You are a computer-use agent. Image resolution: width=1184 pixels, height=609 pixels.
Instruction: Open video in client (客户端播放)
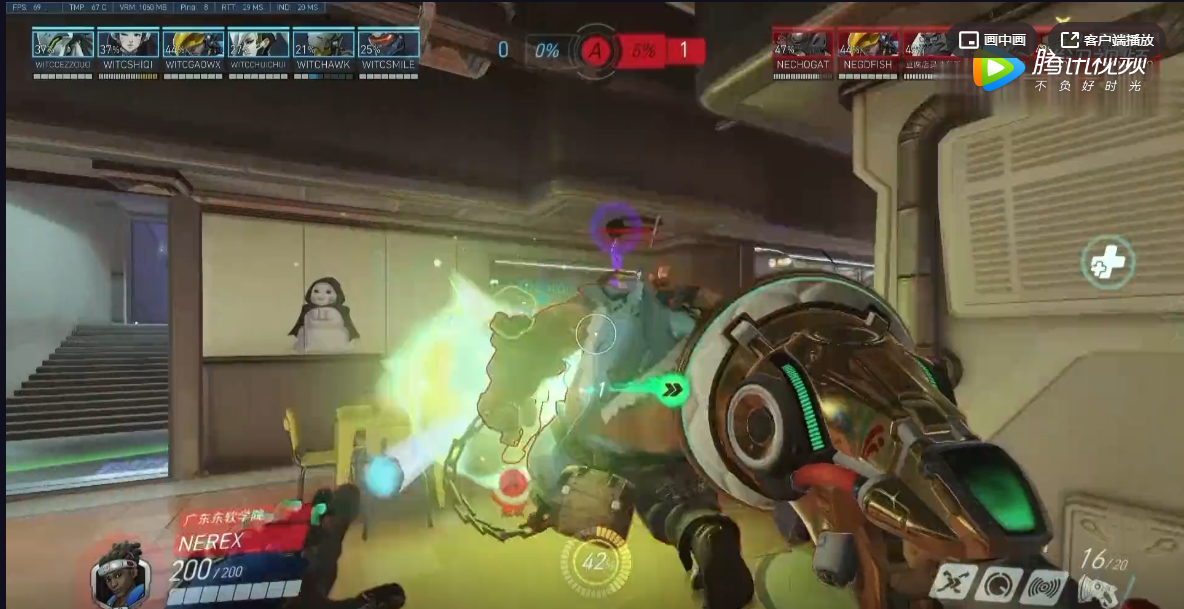1107,40
